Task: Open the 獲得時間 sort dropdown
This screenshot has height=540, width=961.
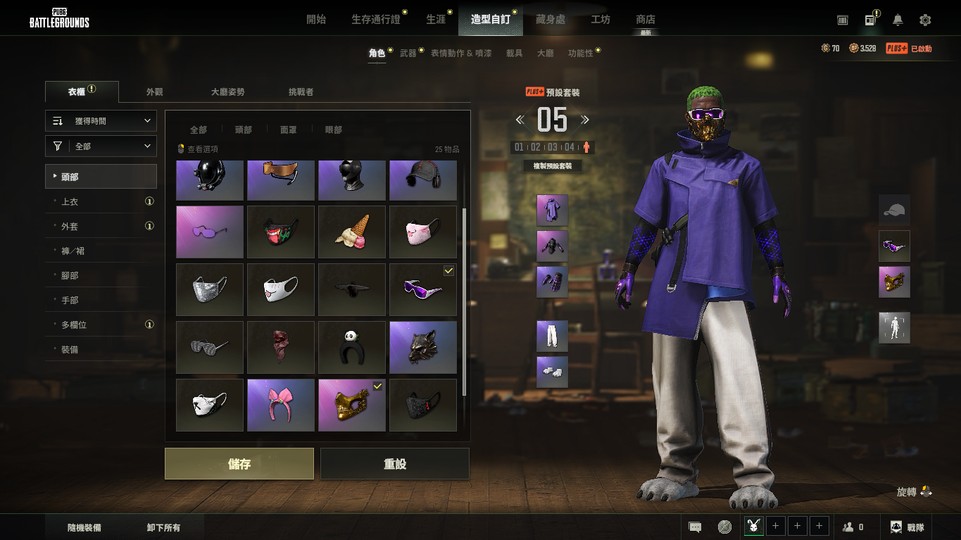Action: (101, 121)
